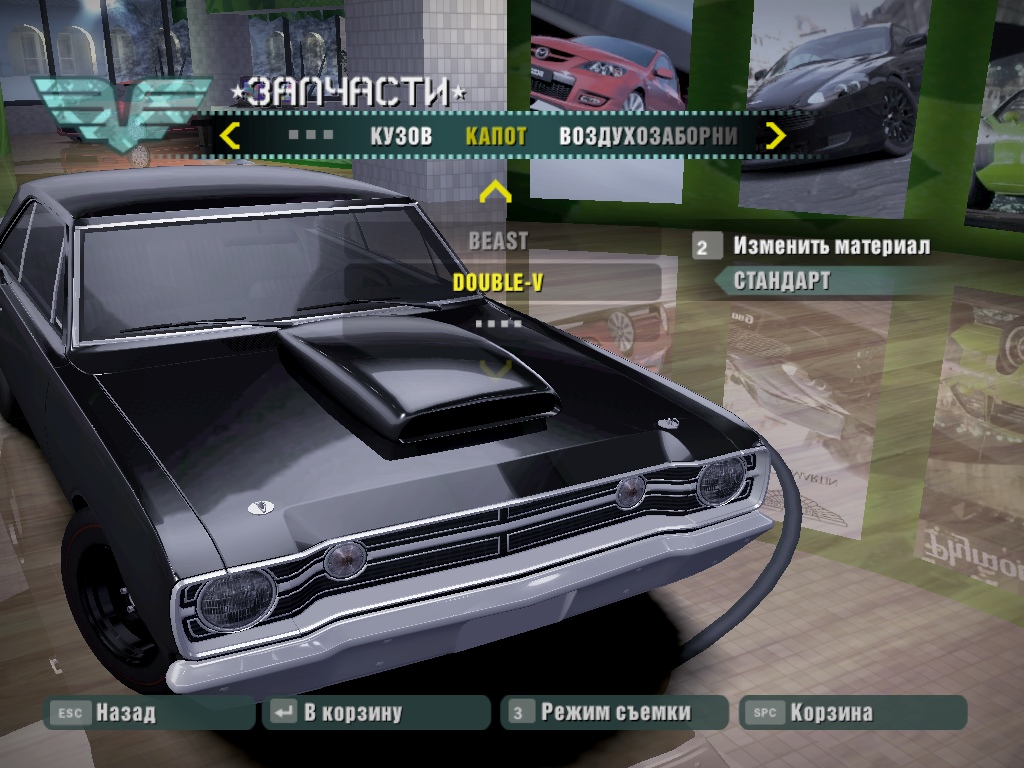
Task: Click the left yellow category arrow
Action: coord(229,135)
